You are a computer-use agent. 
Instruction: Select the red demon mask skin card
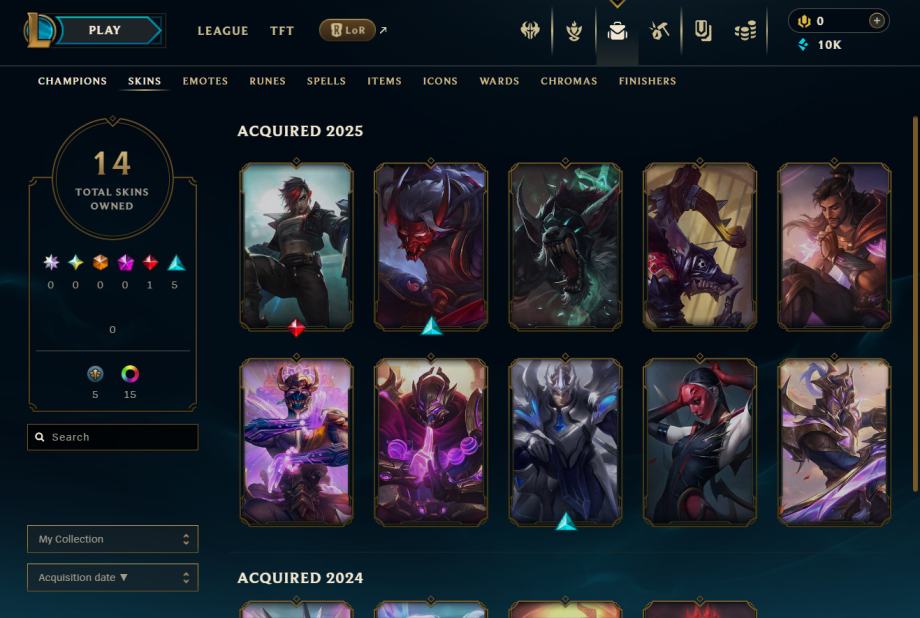(x=431, y=246)
